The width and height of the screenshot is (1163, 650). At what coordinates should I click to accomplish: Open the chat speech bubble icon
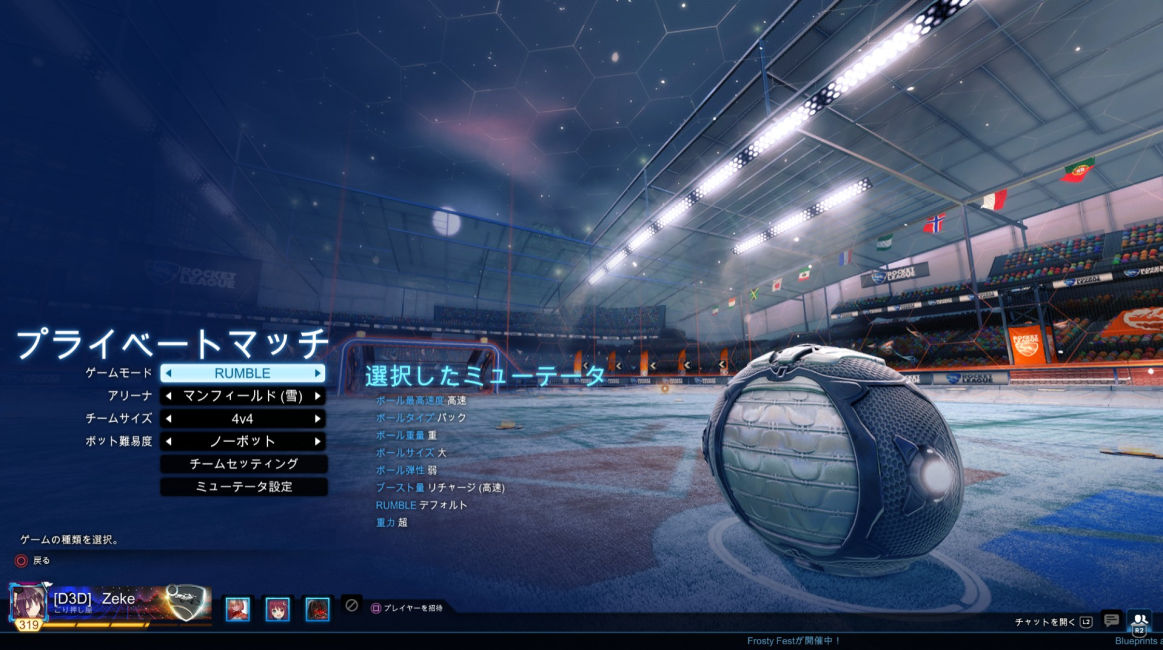[x=1111, y=621]
